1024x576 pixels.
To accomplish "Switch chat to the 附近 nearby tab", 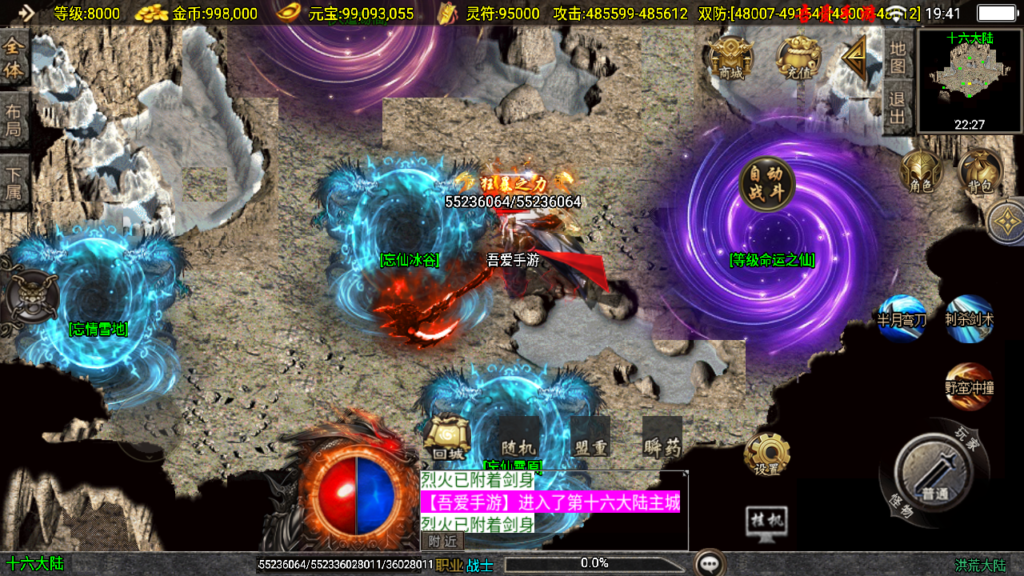I will pyautogui.click(x=442, y=541).
